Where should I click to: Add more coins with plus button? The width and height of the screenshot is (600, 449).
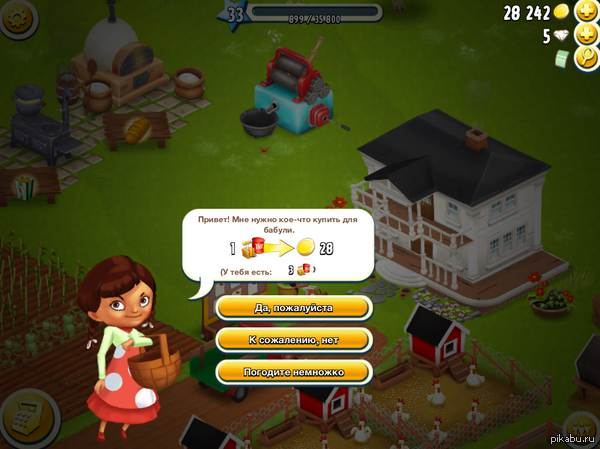tap(587, 12)
